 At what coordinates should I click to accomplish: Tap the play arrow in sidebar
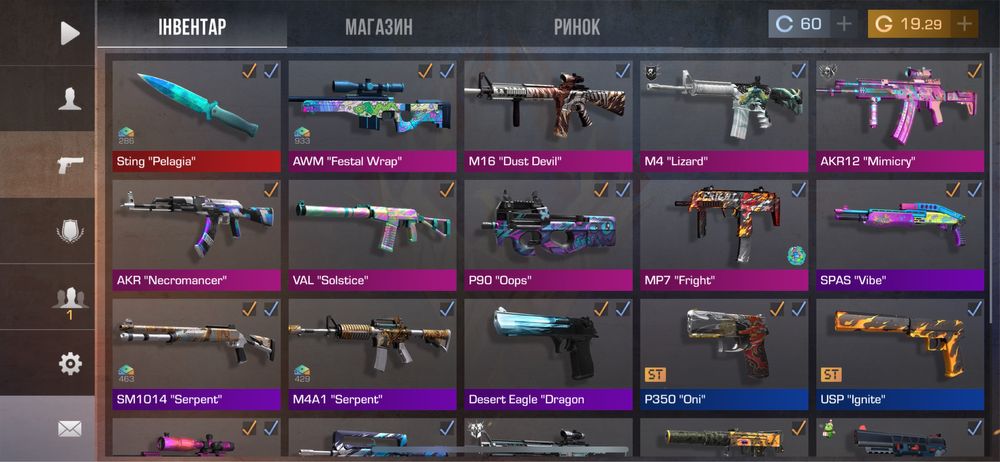point(69,33)
